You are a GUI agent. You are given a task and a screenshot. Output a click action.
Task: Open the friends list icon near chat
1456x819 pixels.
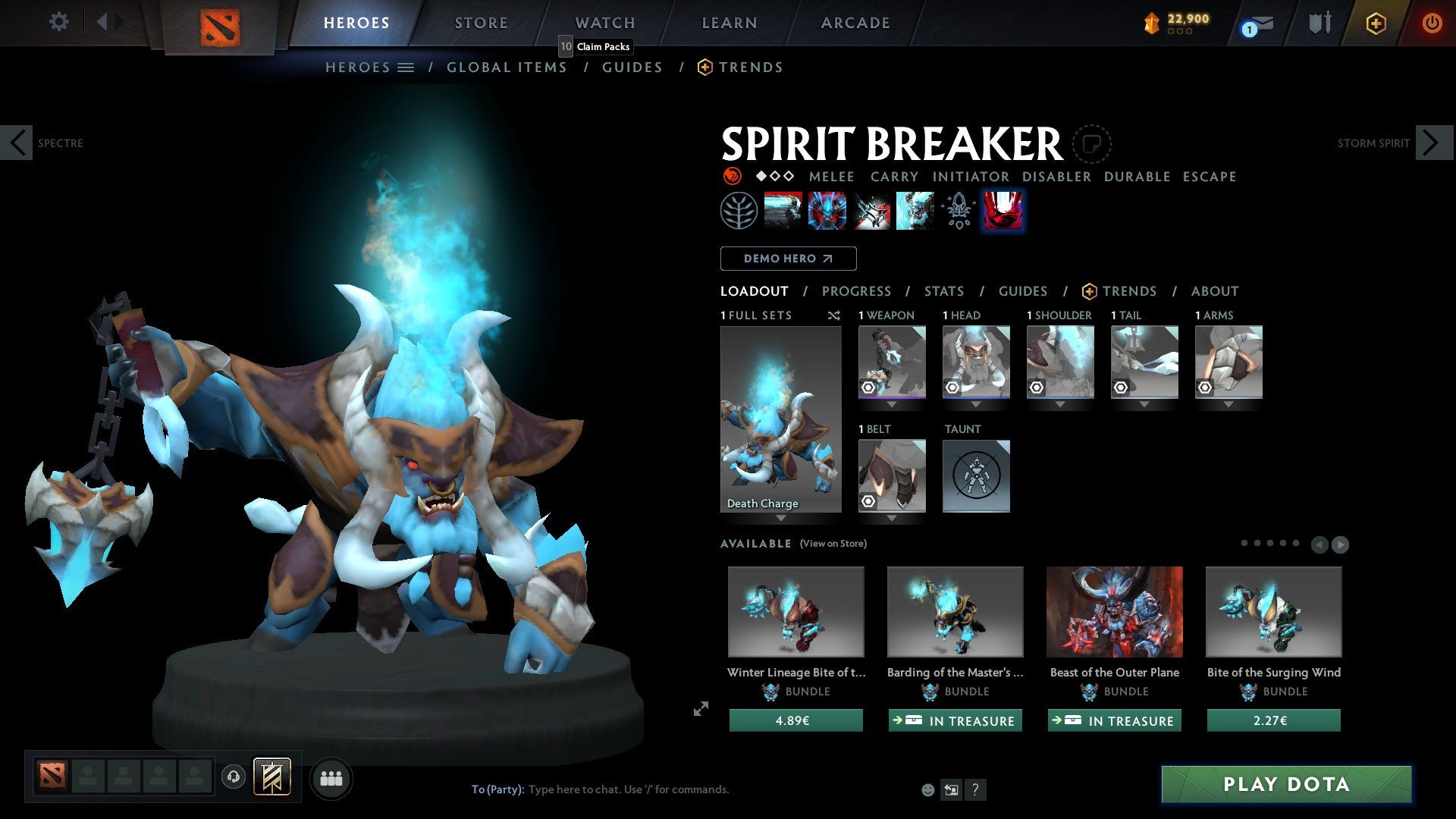pos(331,778)
